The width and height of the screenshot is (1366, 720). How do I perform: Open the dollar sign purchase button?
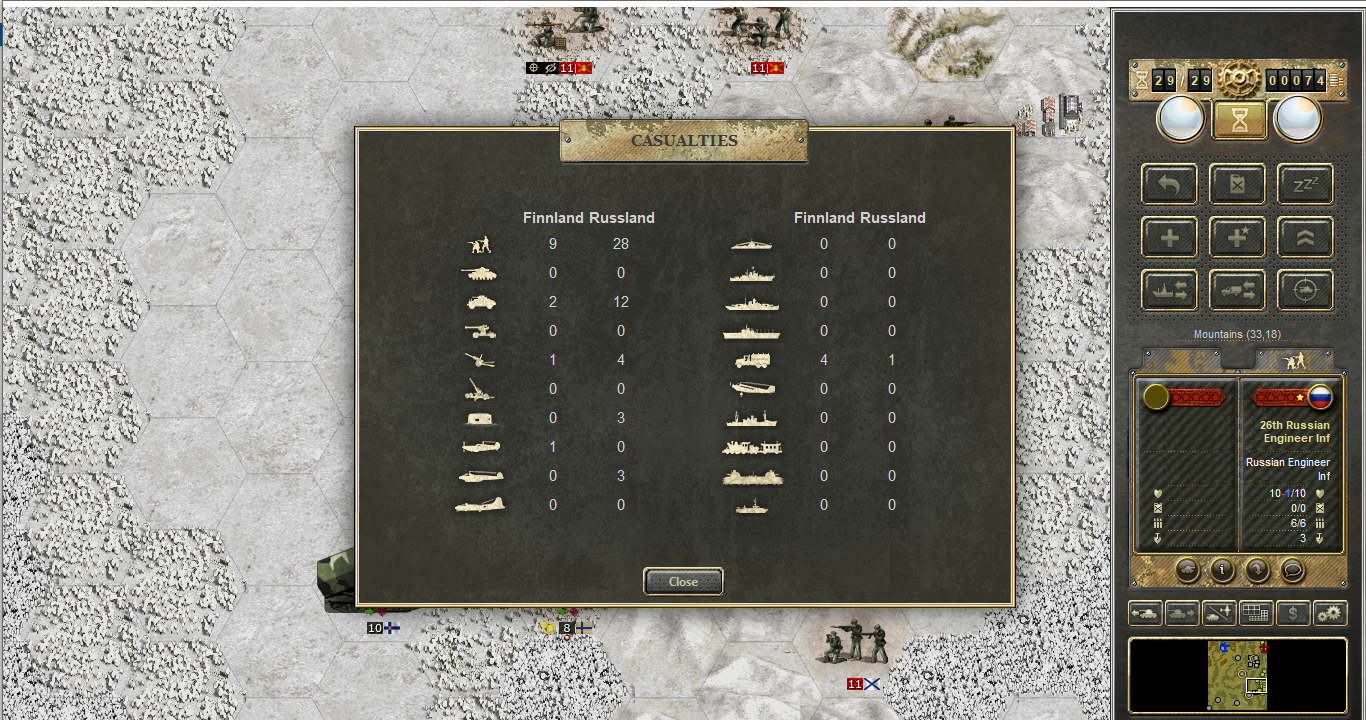[1293, 613]
